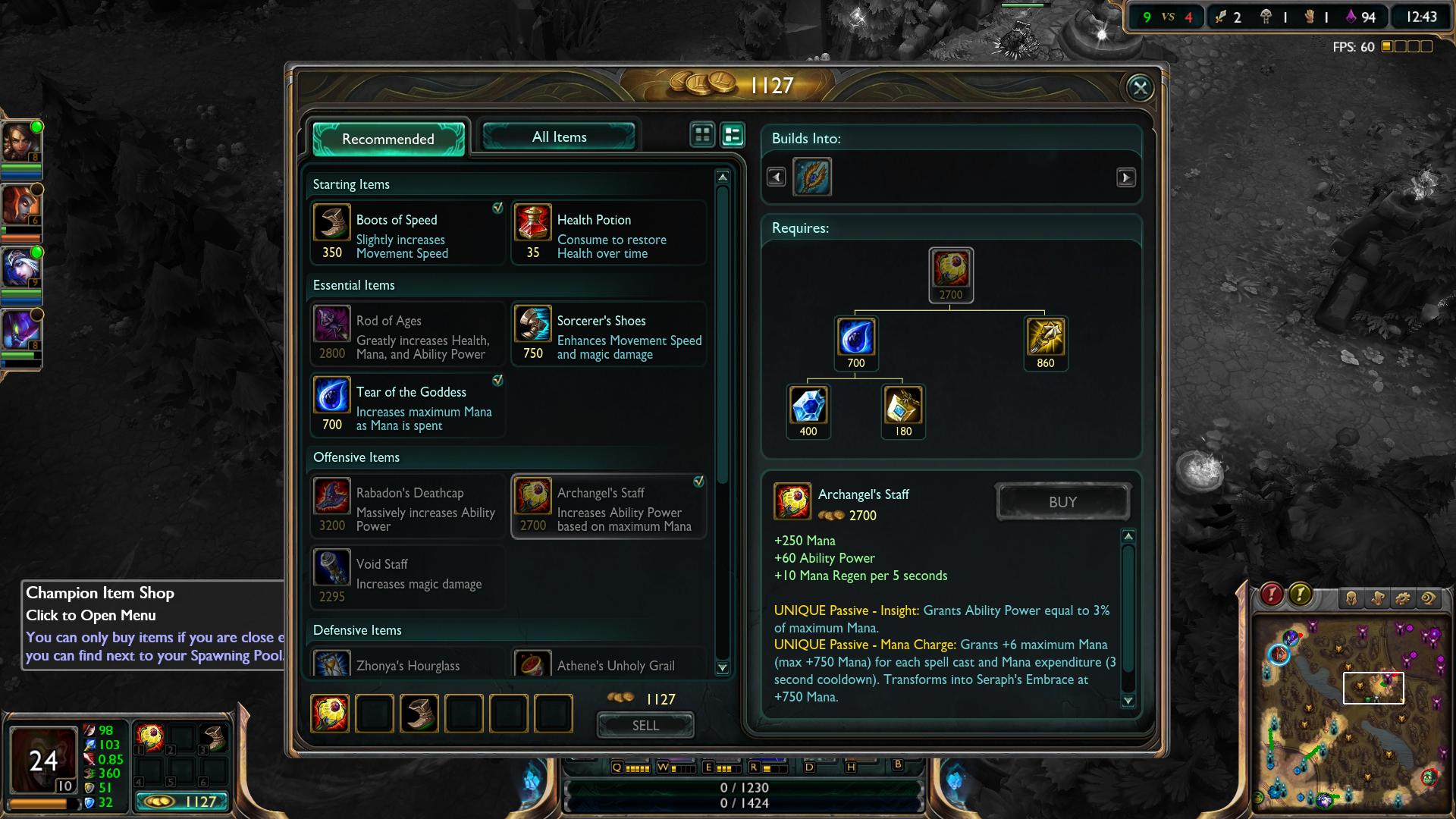Open the Recommended items tab
This screenshot has height=819, width=1456.
(388, 140)
